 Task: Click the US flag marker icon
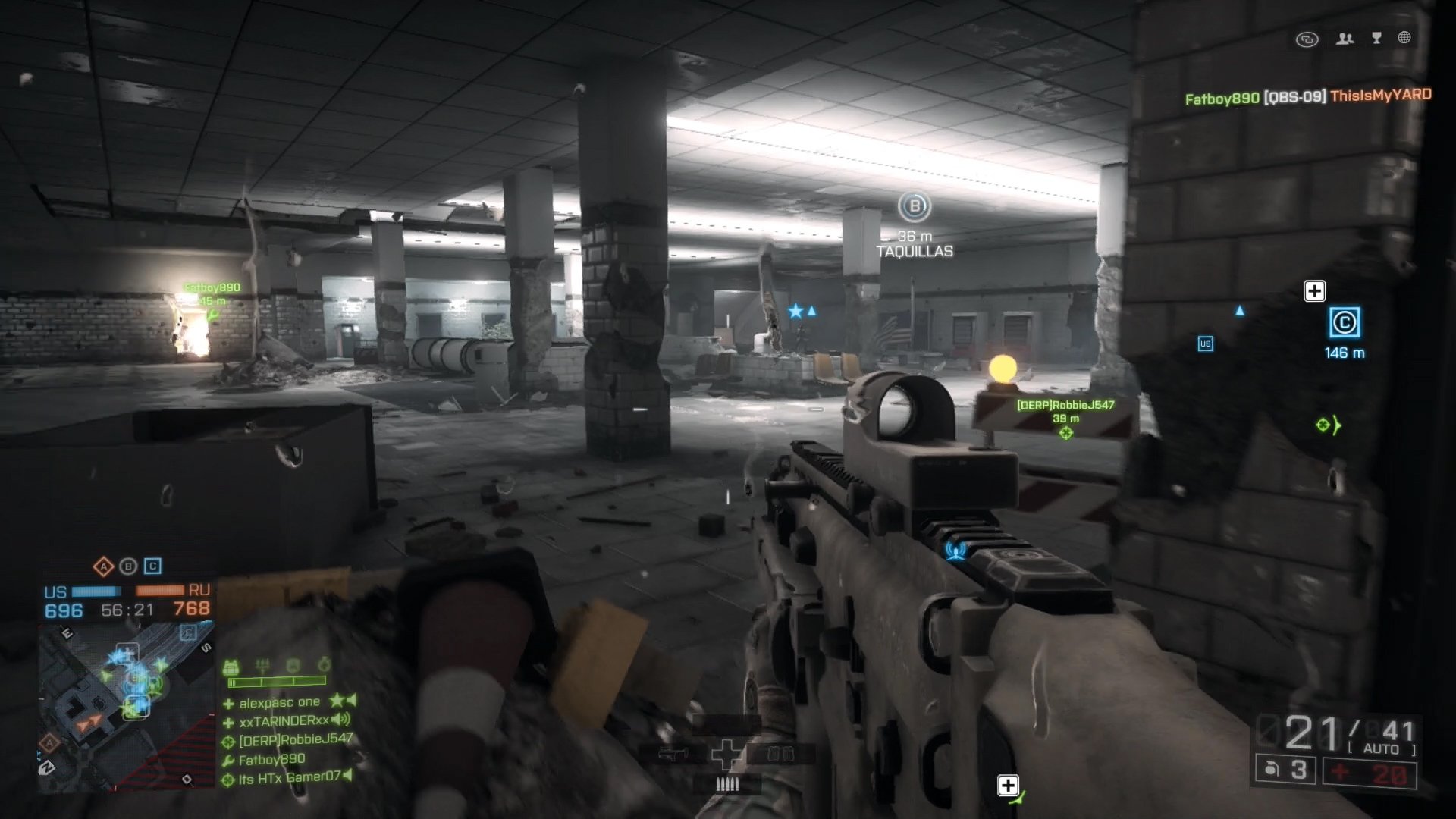click(1205, 344)
